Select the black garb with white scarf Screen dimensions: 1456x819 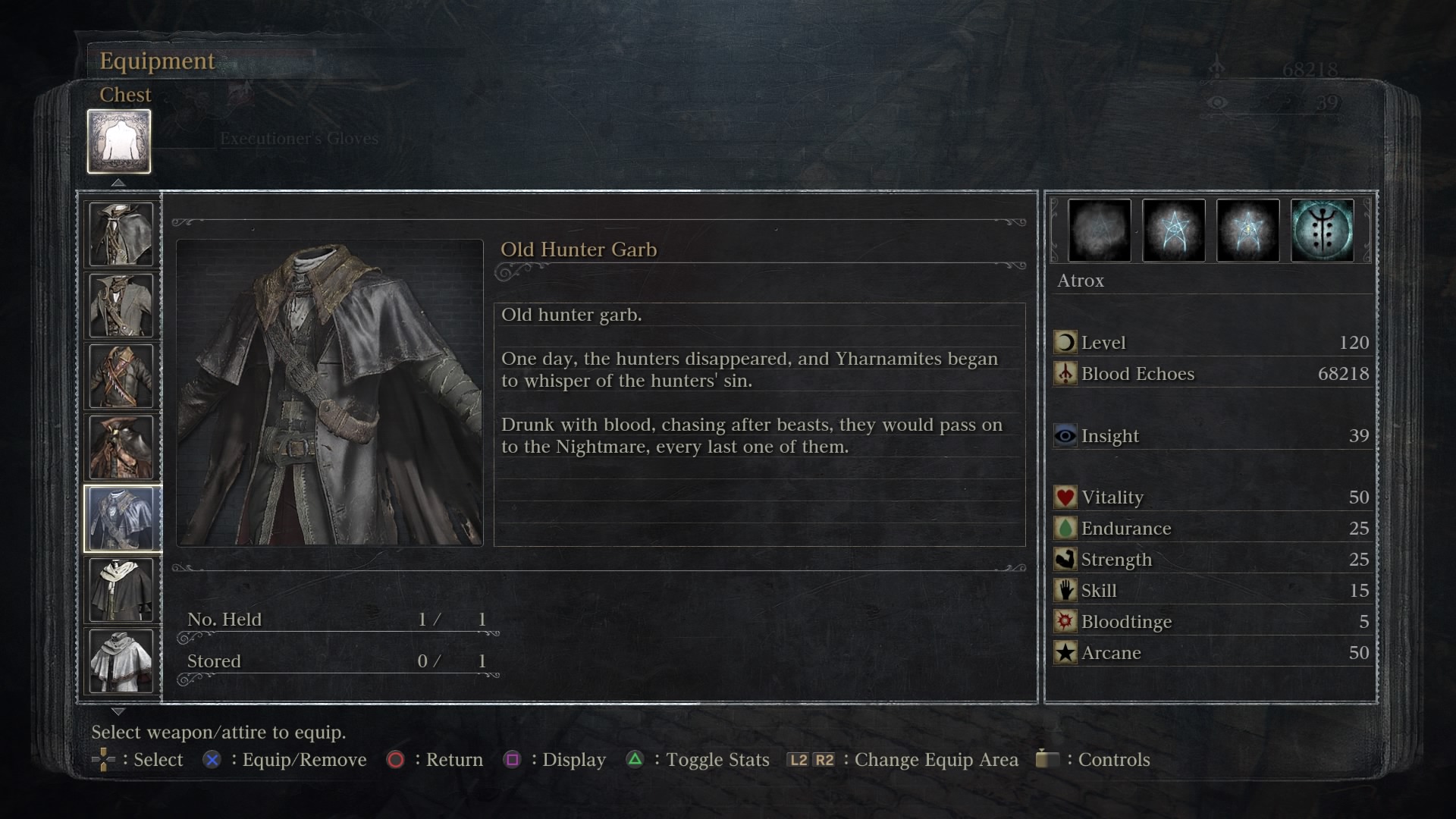point(121,590)
